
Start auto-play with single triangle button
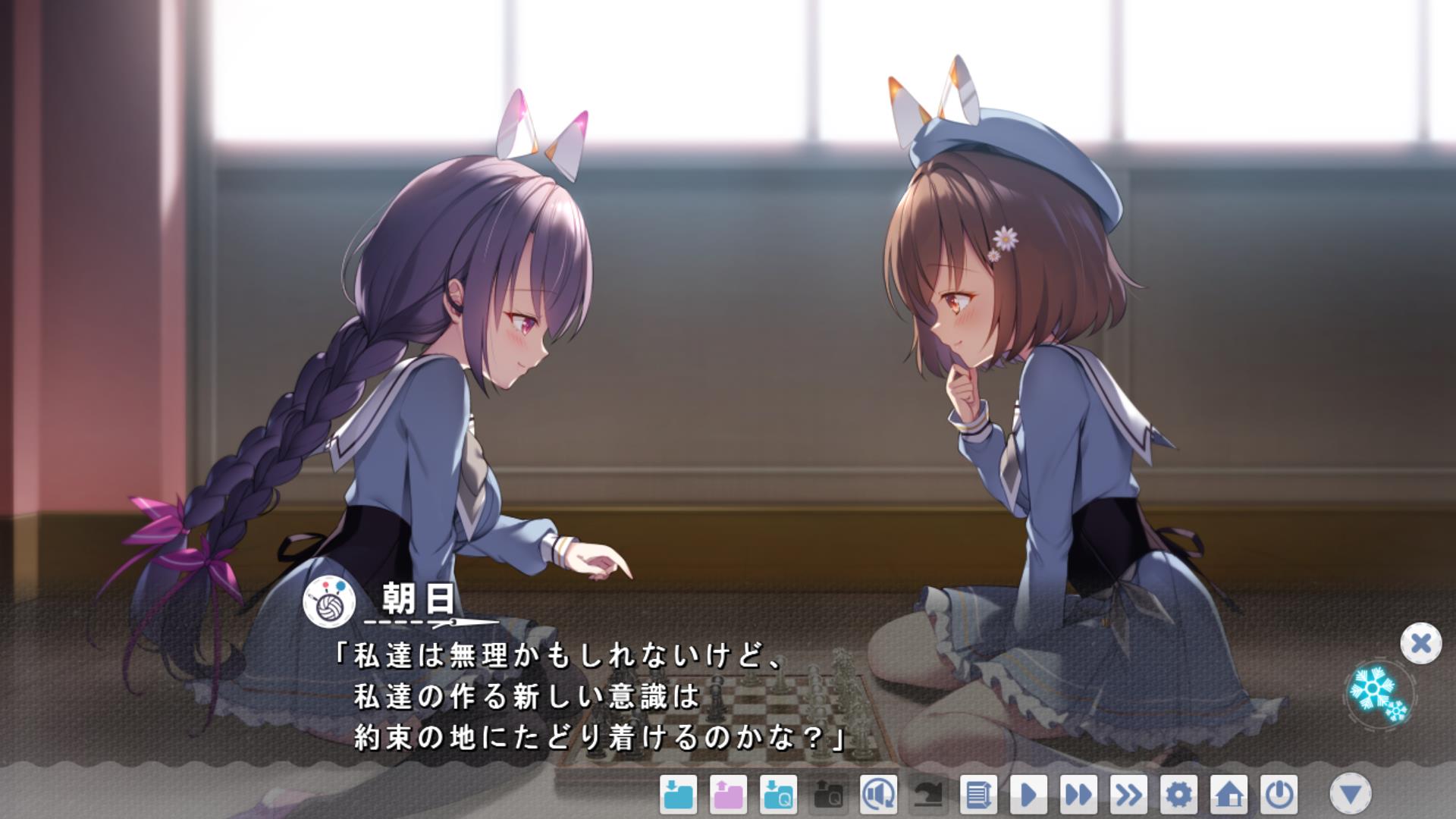(x=1028, y=795)
